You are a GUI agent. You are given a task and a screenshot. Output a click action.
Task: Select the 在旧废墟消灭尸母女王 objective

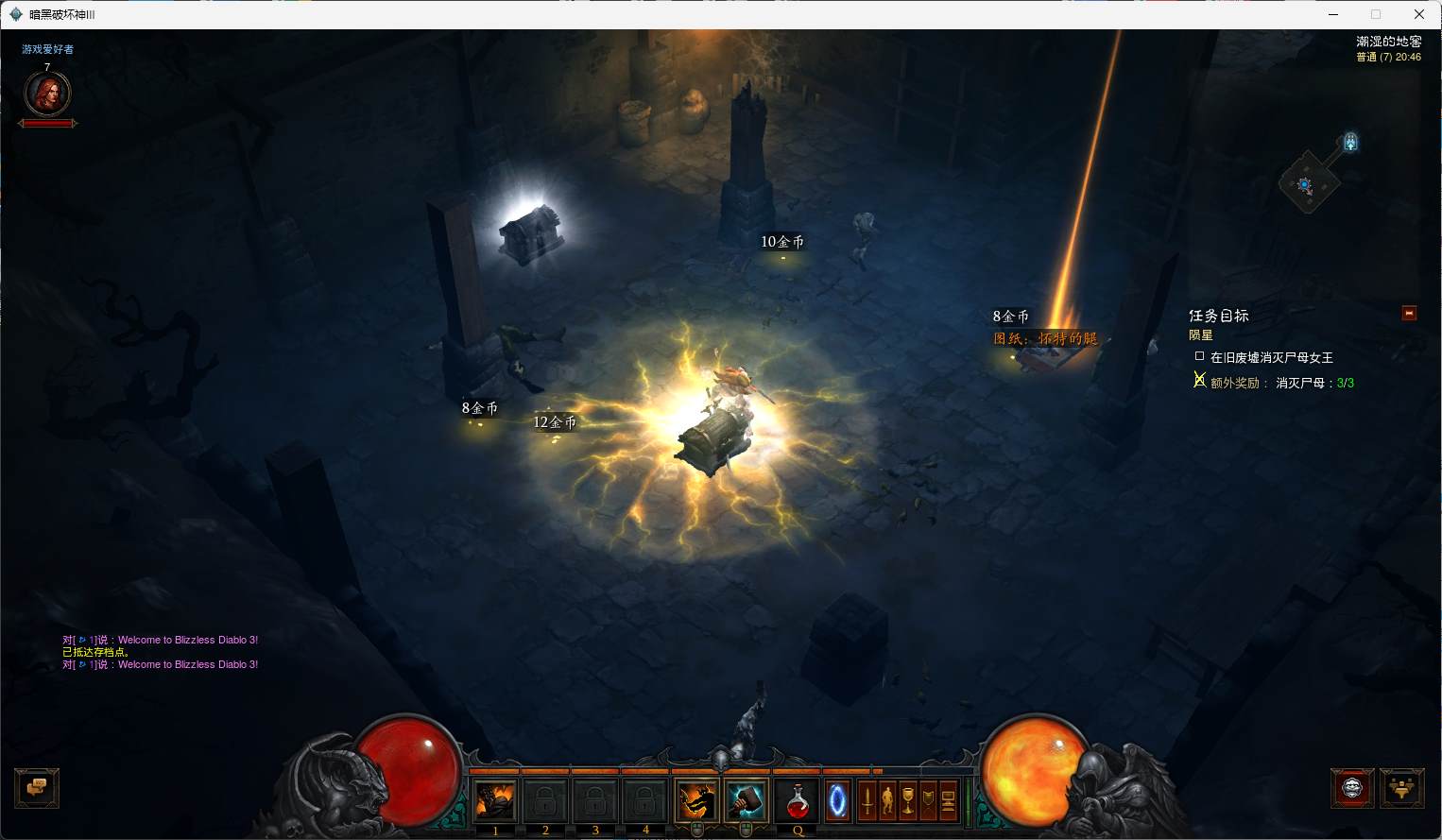[1271, 357]
